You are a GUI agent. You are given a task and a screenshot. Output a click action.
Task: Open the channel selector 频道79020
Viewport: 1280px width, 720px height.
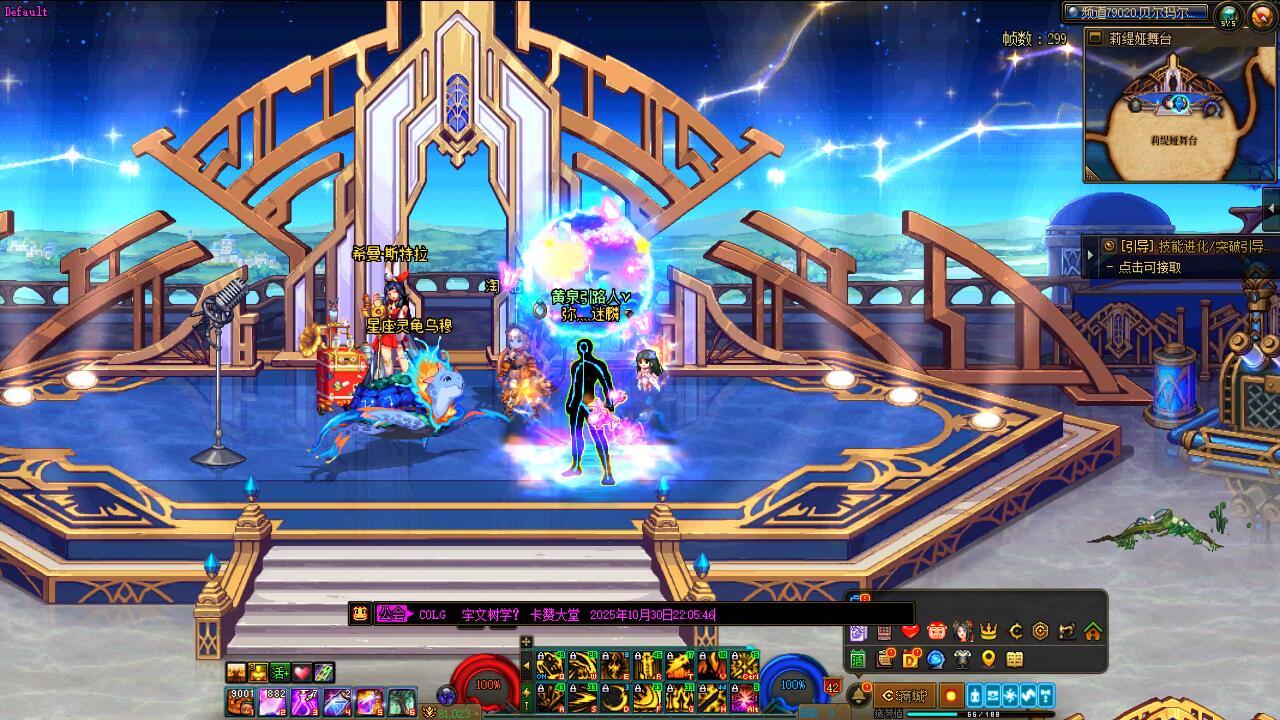[1138, 13]
